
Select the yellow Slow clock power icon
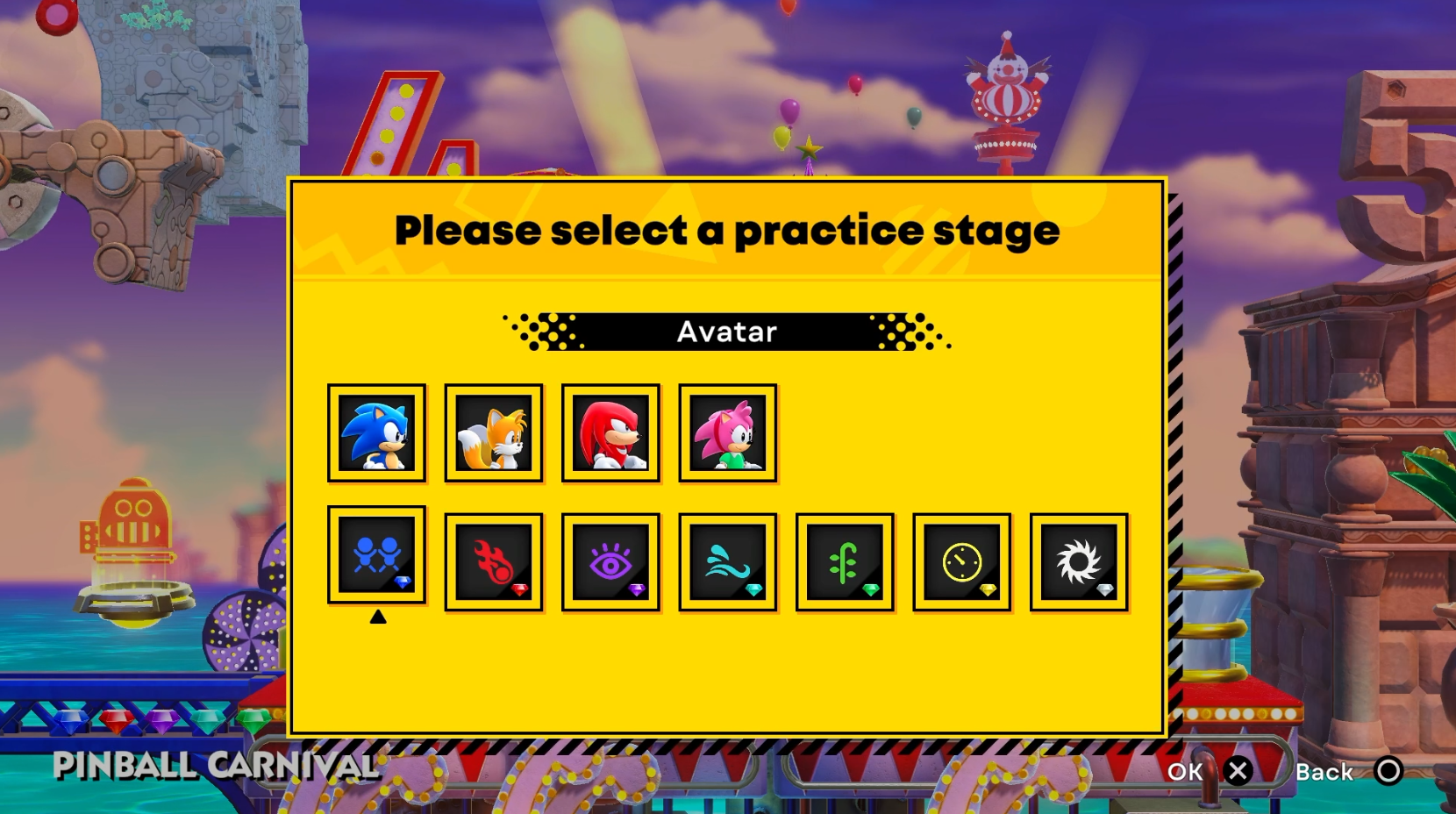961,560
